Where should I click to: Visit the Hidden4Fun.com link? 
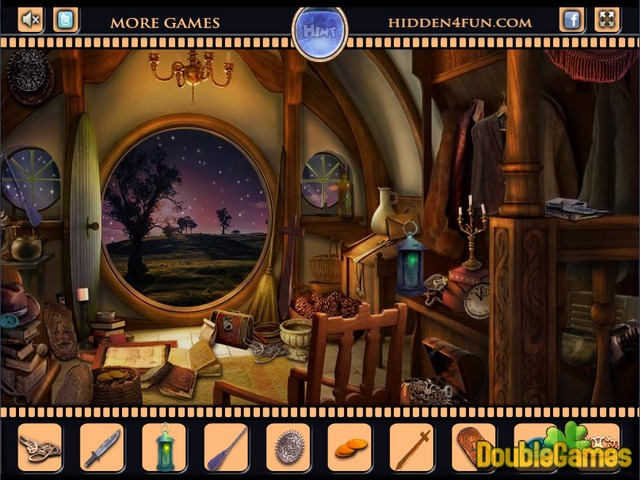click(460, 22)
